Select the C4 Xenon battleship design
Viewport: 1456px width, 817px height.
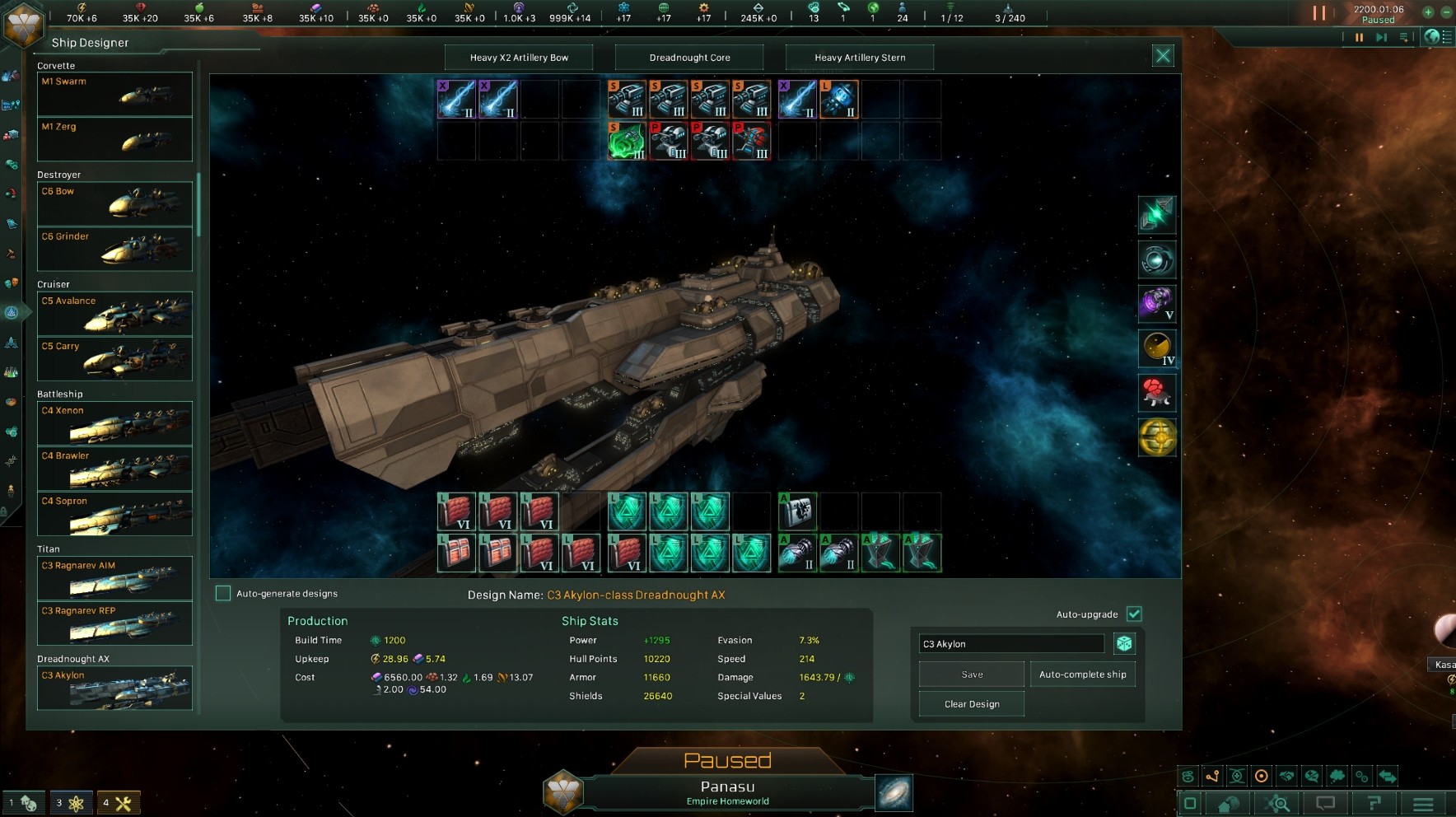(x=114, y=423)
